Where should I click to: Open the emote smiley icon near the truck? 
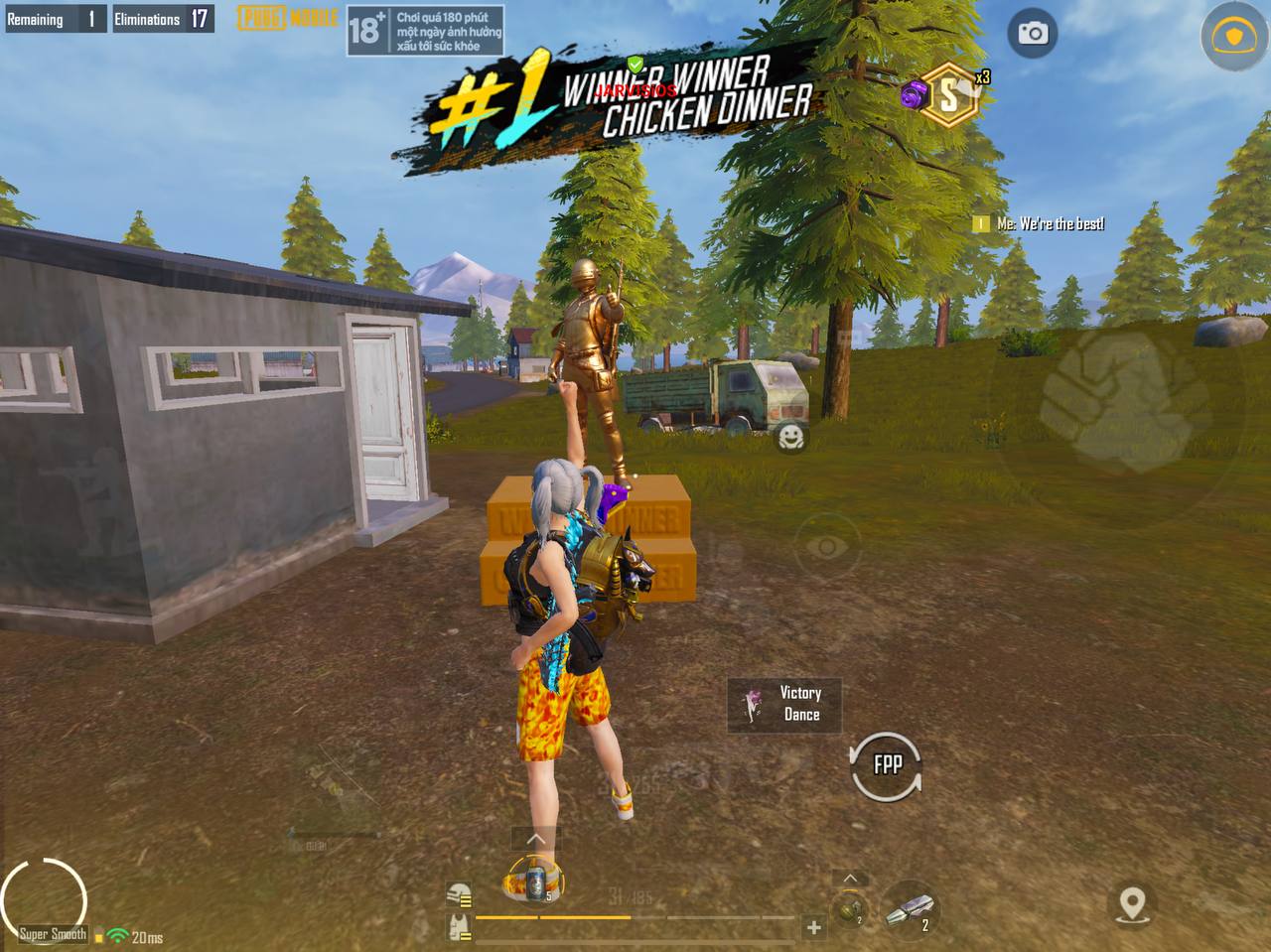pyautogui.click(x=791, y=437)
